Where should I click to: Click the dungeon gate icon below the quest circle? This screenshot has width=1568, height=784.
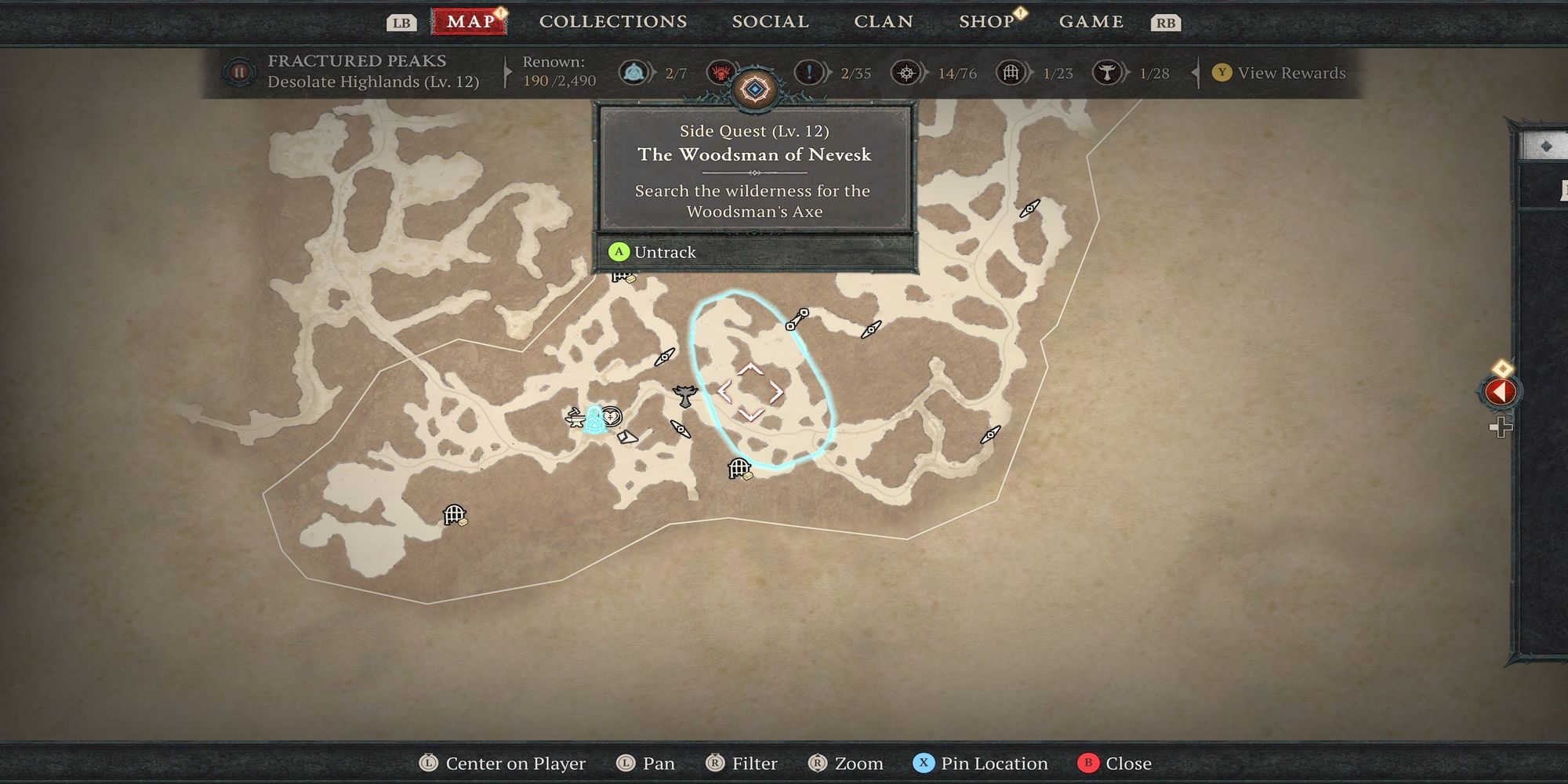tap(738, 468)
